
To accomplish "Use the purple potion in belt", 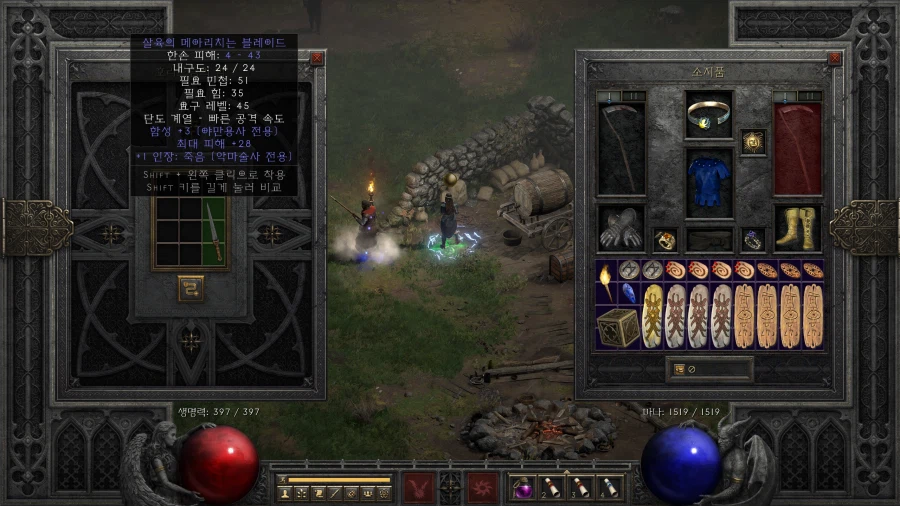I will 522,487.
